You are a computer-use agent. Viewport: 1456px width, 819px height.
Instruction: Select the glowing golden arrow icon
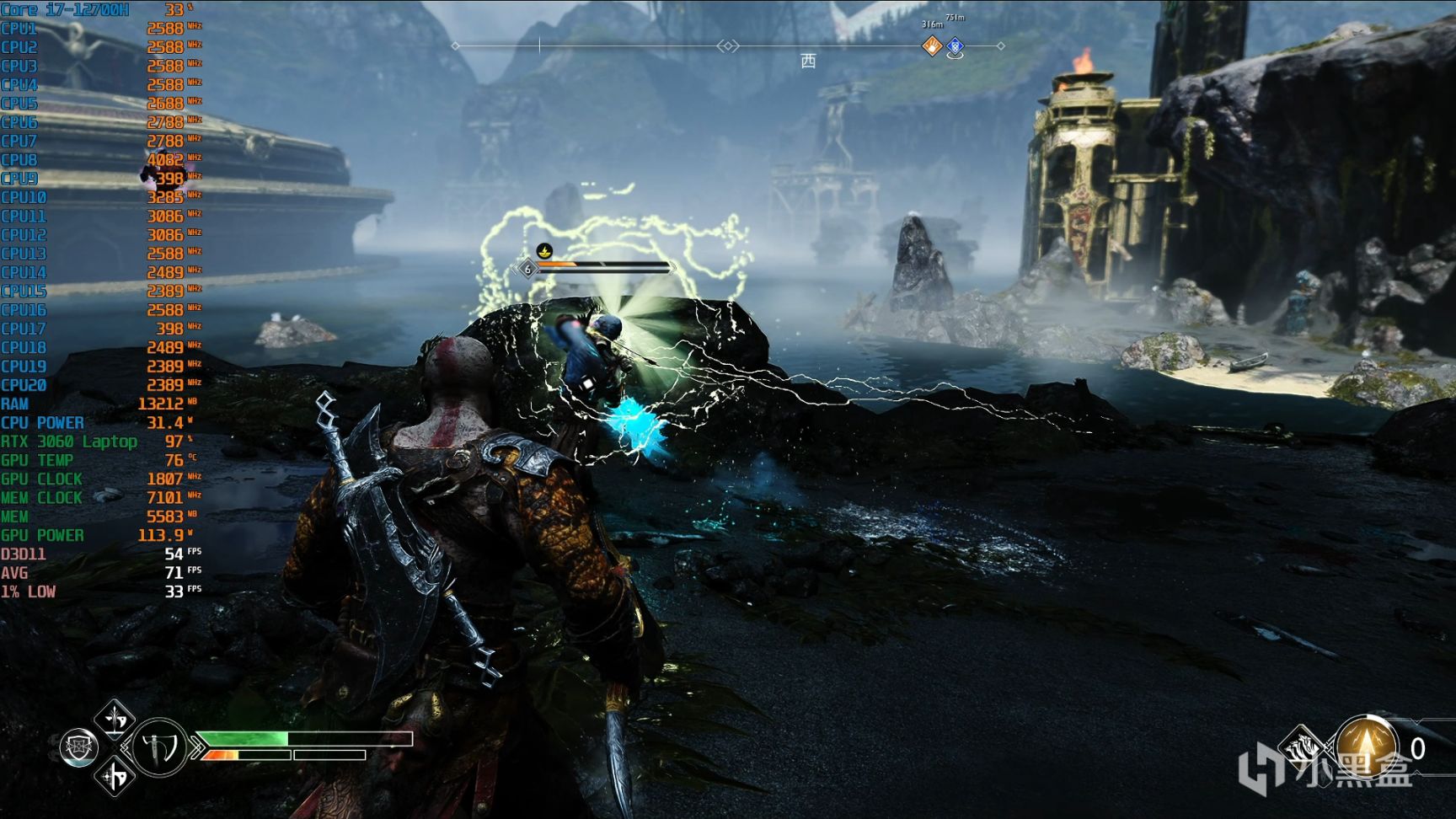tap(1367, 745)
